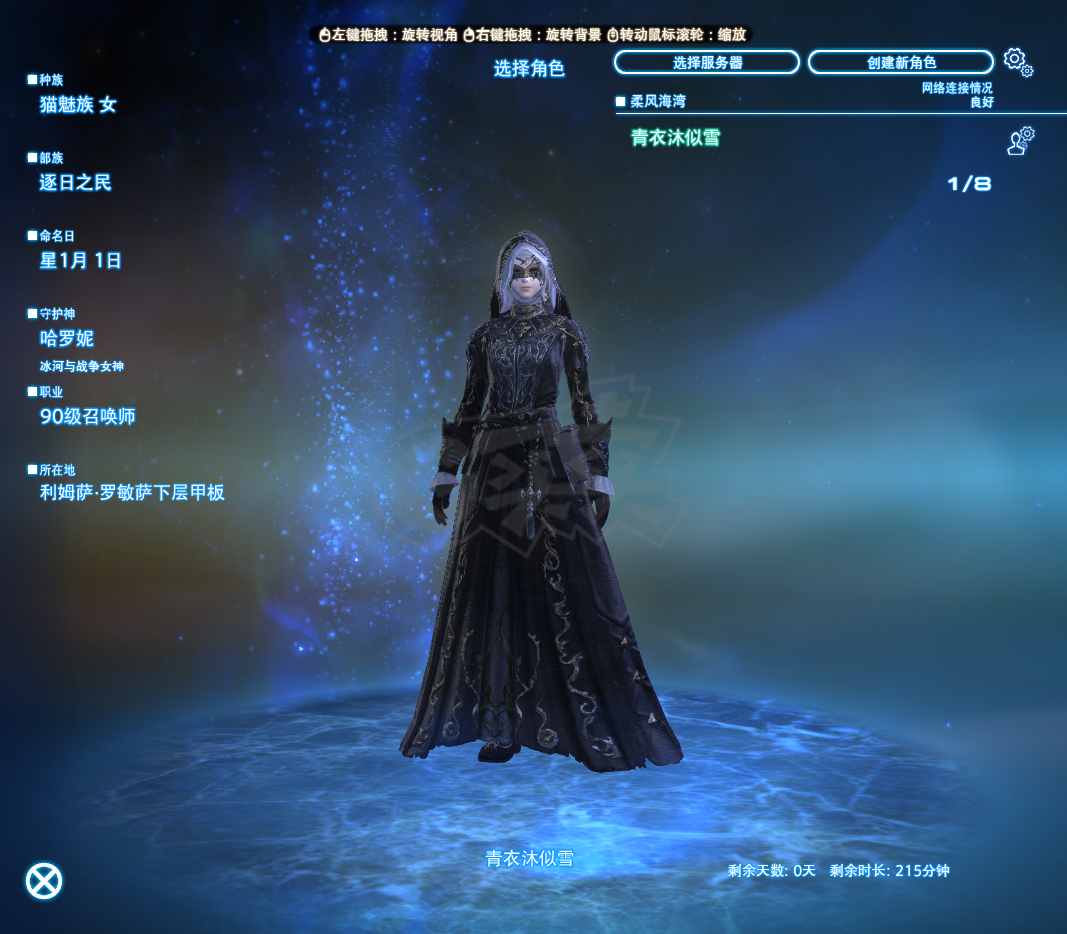Close the screen with the X button
This screenshot has width=1067, height=934.
click(44, 881)
